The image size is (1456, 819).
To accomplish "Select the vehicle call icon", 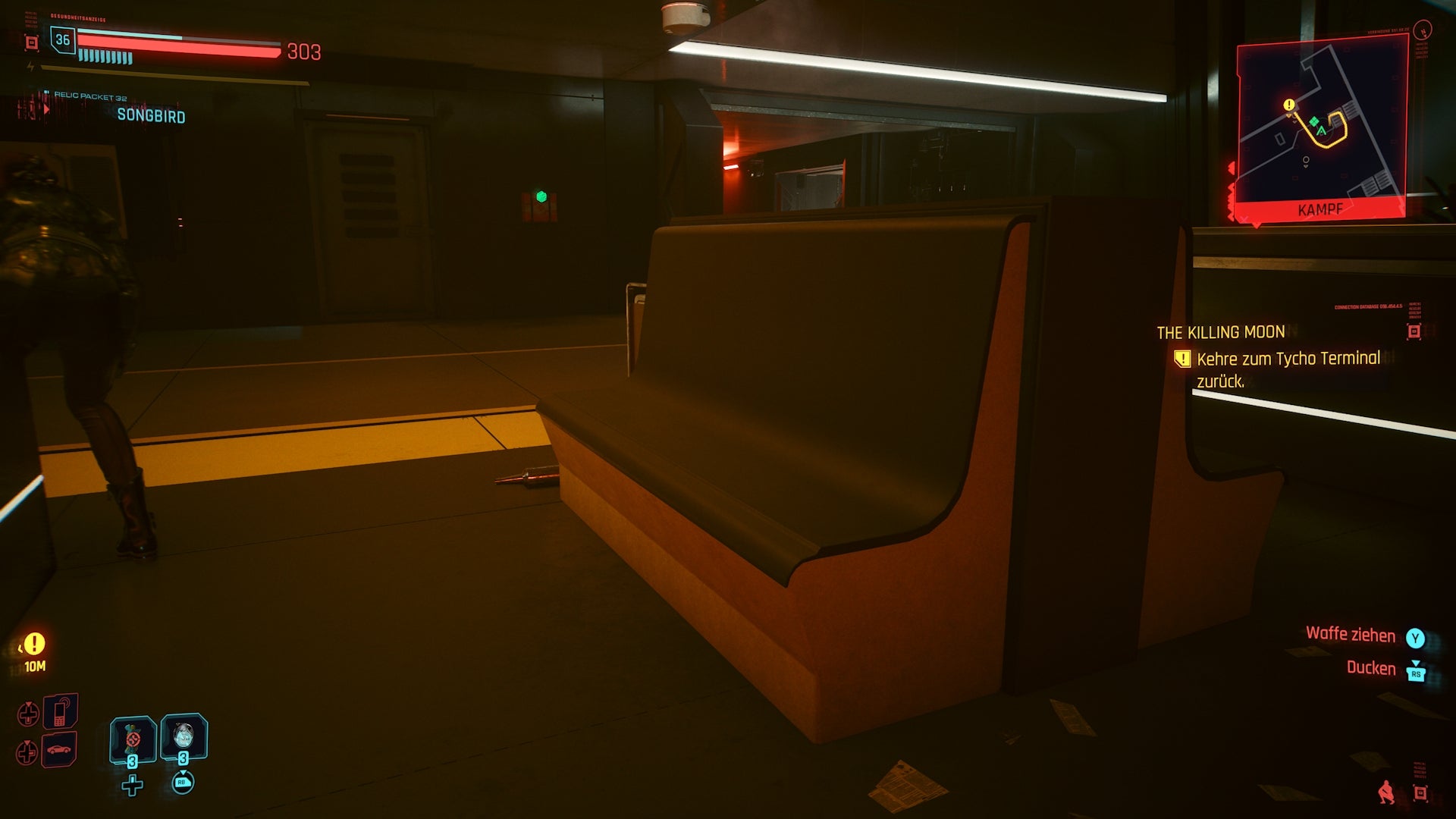I will [58, 749].
